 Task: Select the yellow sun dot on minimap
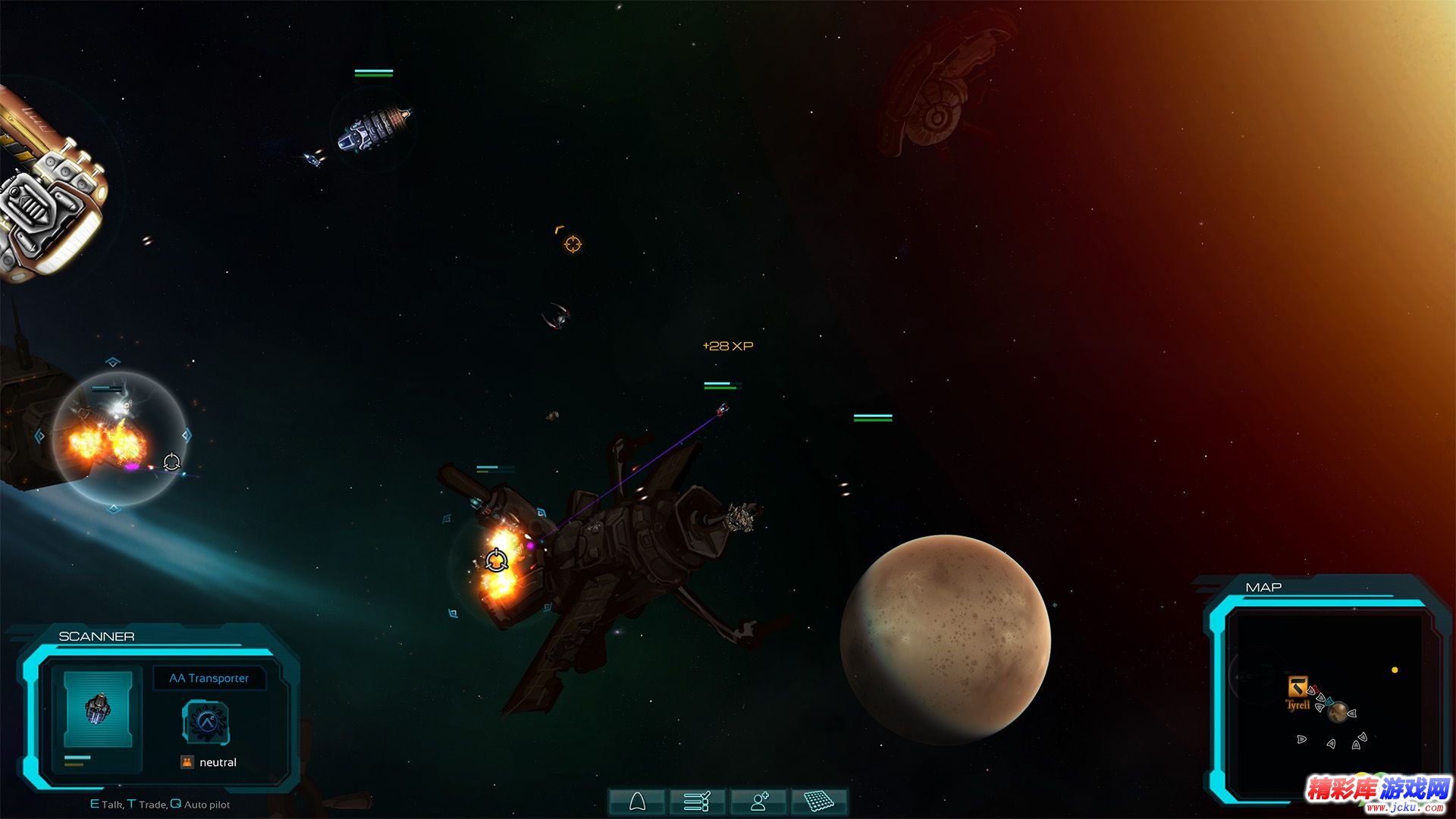click(1395, 670)
